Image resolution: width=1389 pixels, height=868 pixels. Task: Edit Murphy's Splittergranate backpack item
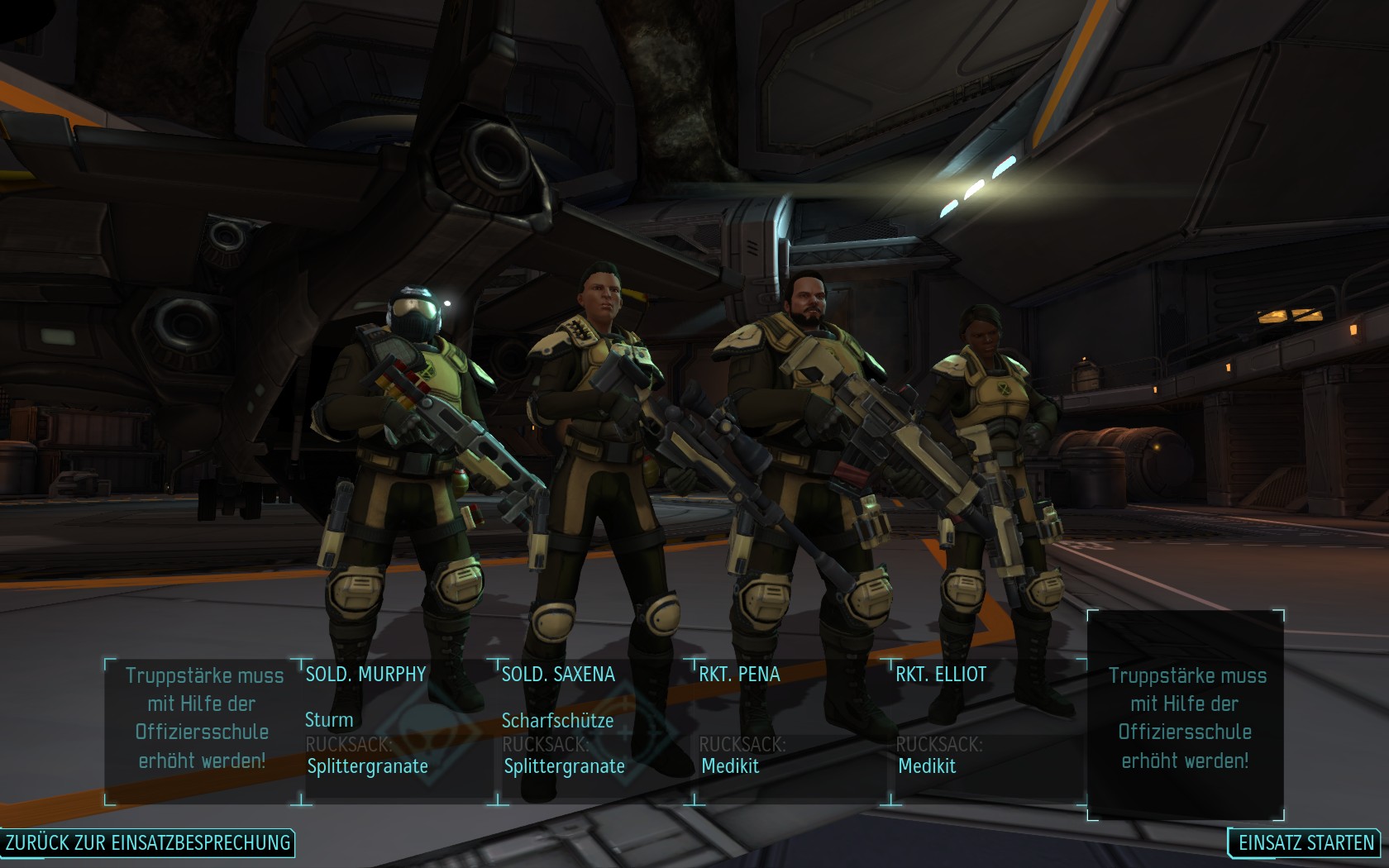(x=368, y=766)
